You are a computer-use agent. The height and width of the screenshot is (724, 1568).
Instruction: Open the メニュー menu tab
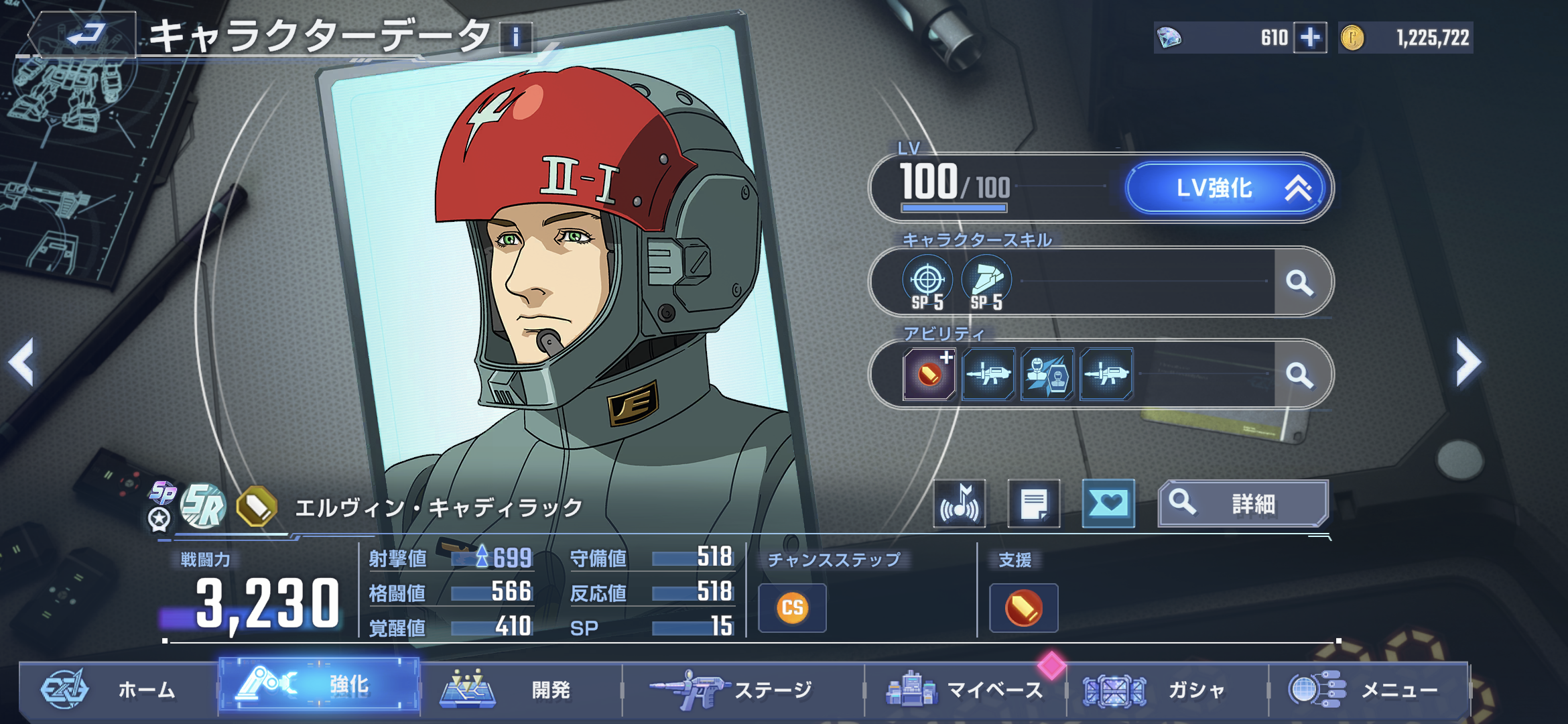pyautogui.click(x=1367, y=689)
